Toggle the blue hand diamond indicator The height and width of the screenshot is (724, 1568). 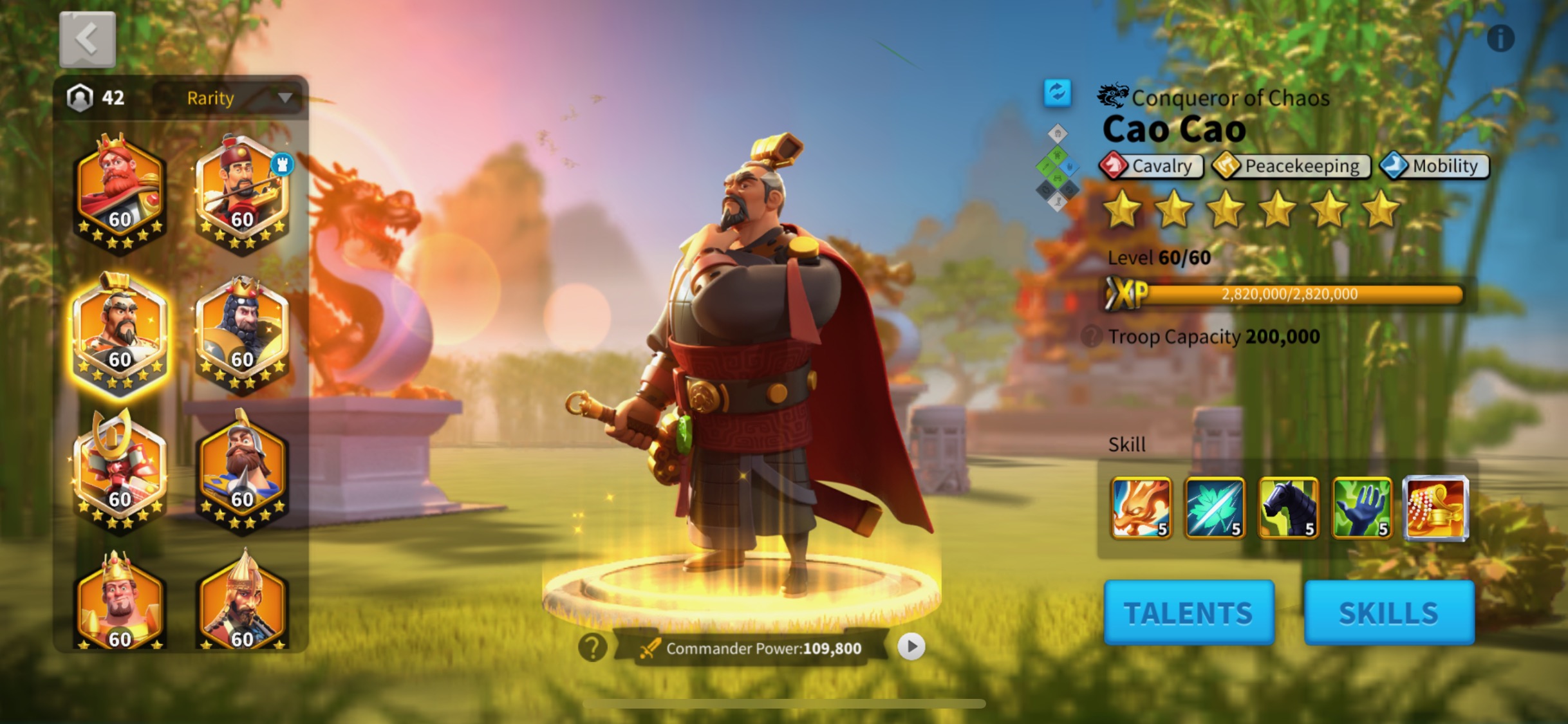1070,167
